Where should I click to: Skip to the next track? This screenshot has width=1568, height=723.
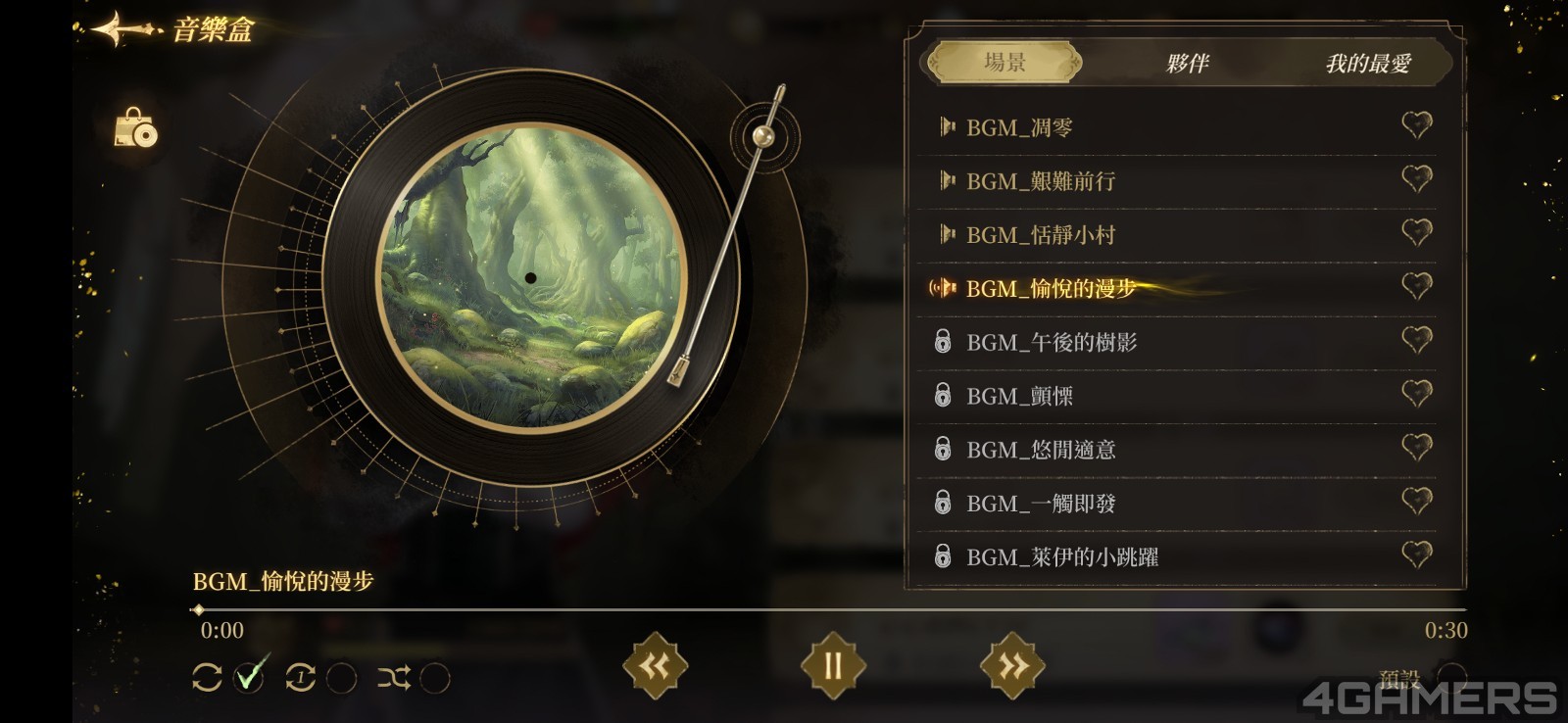point(1011,666)
